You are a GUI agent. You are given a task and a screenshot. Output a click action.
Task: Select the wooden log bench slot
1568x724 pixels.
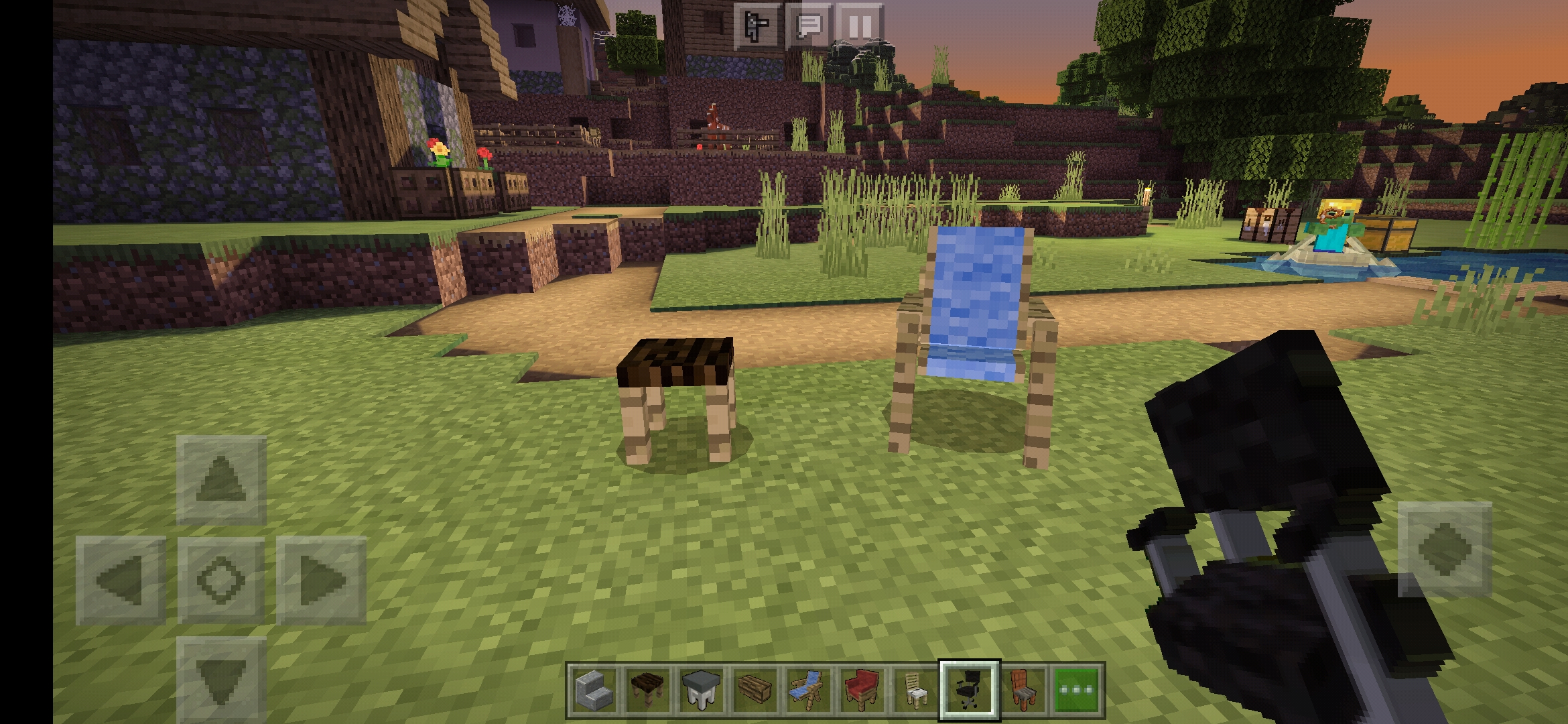tap(755, 690)
